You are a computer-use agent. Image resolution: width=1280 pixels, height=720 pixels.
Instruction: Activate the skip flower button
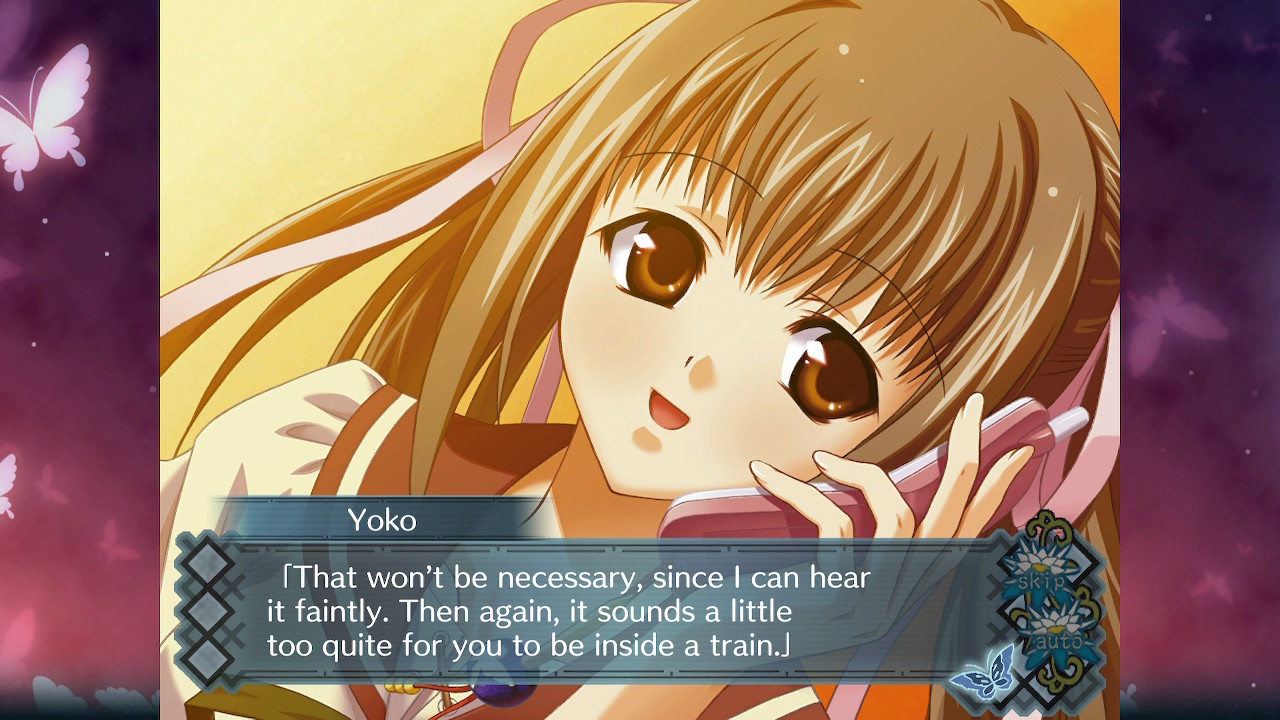click(x=1041, y=573)
